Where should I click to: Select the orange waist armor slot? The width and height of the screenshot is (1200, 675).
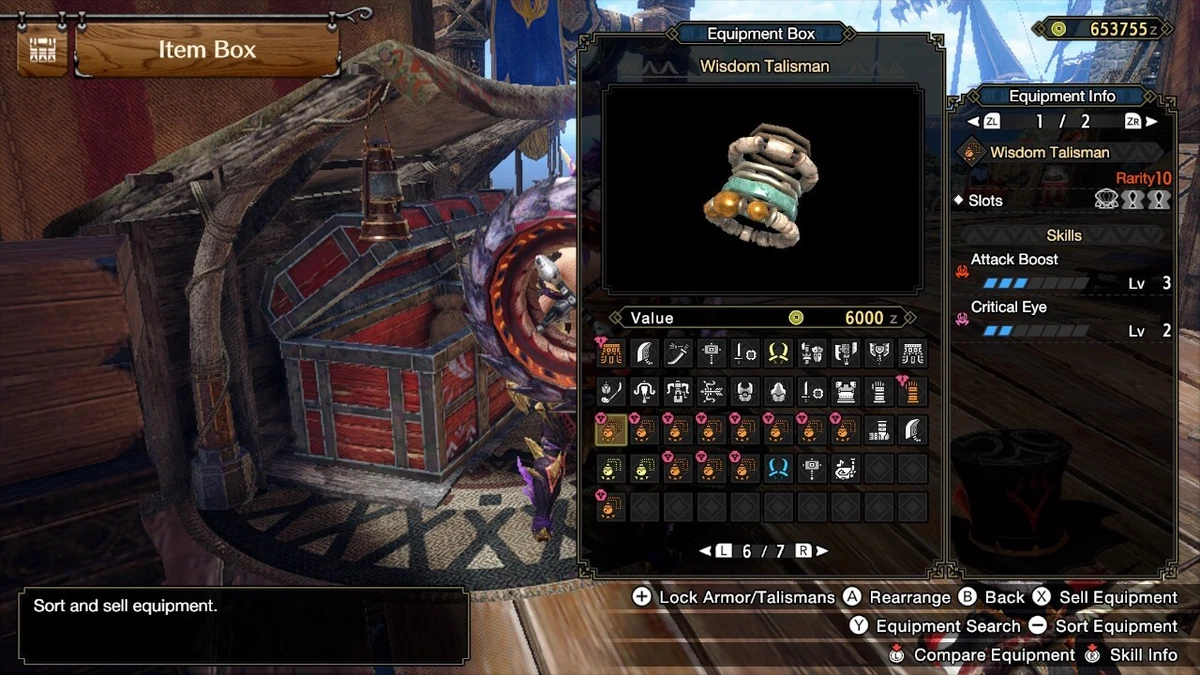click(611, 352)
